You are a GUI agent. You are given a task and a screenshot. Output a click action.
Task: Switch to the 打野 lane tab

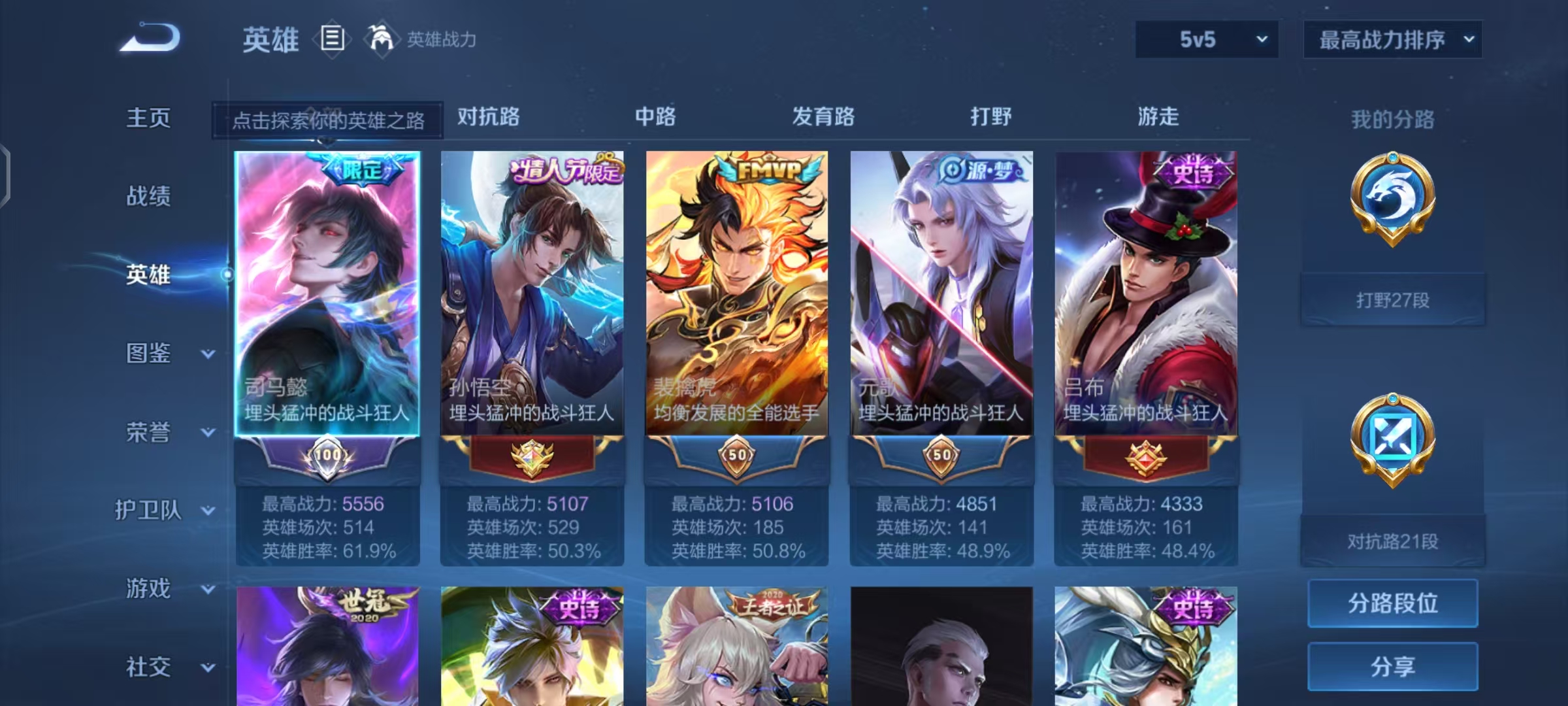pos(990,118)
